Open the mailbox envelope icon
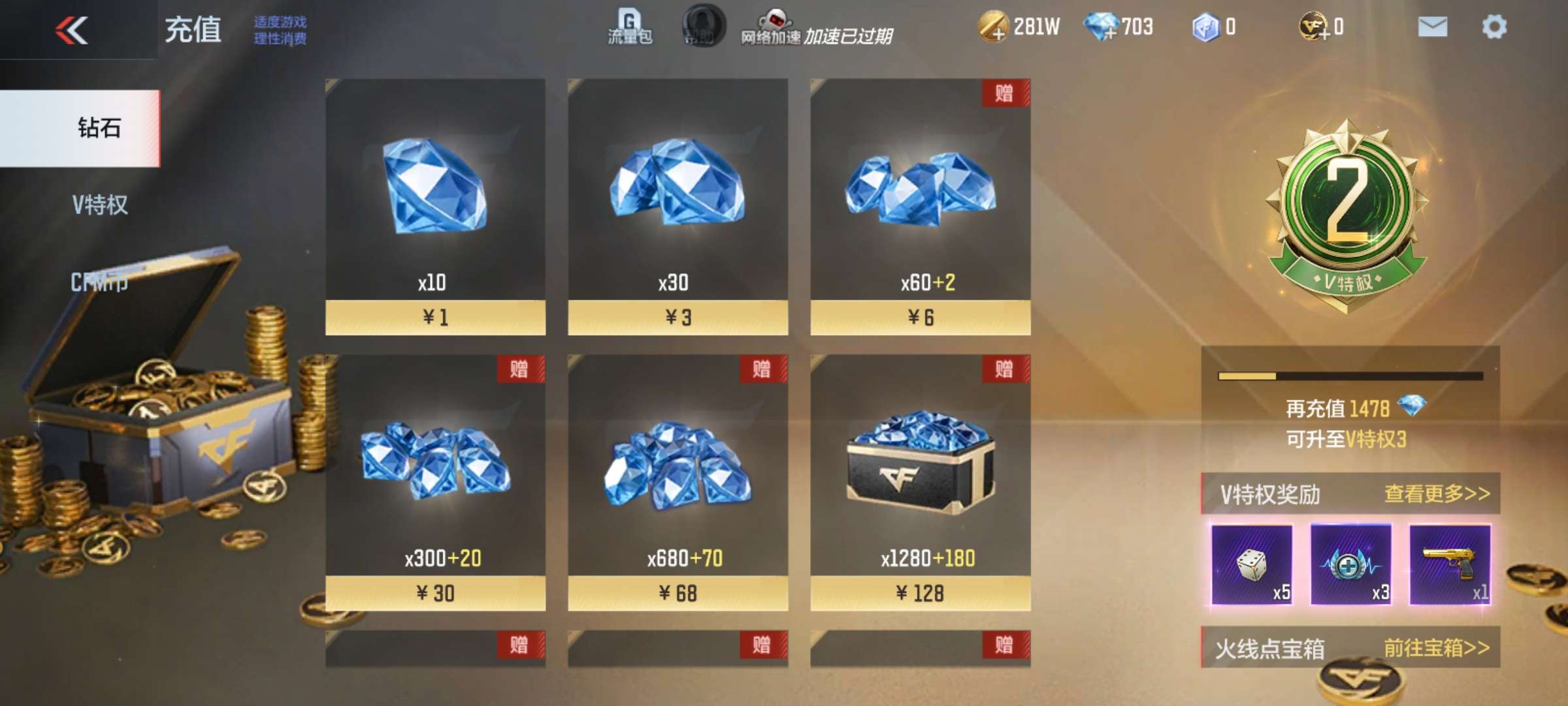This screenshot has width=1568, height=706. pos(1432,27)
